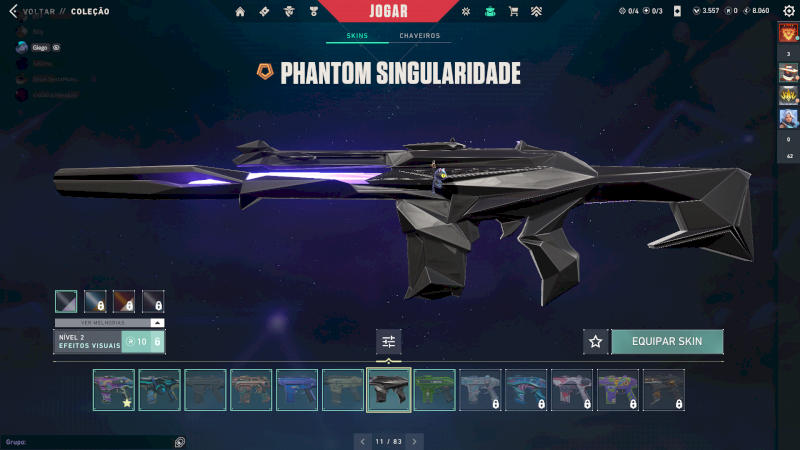Image resolution: width=800 pixels, height=450 pixels.
Task: Equip the skin with EQUIPAR SKIN
Action: coord(667,341)
